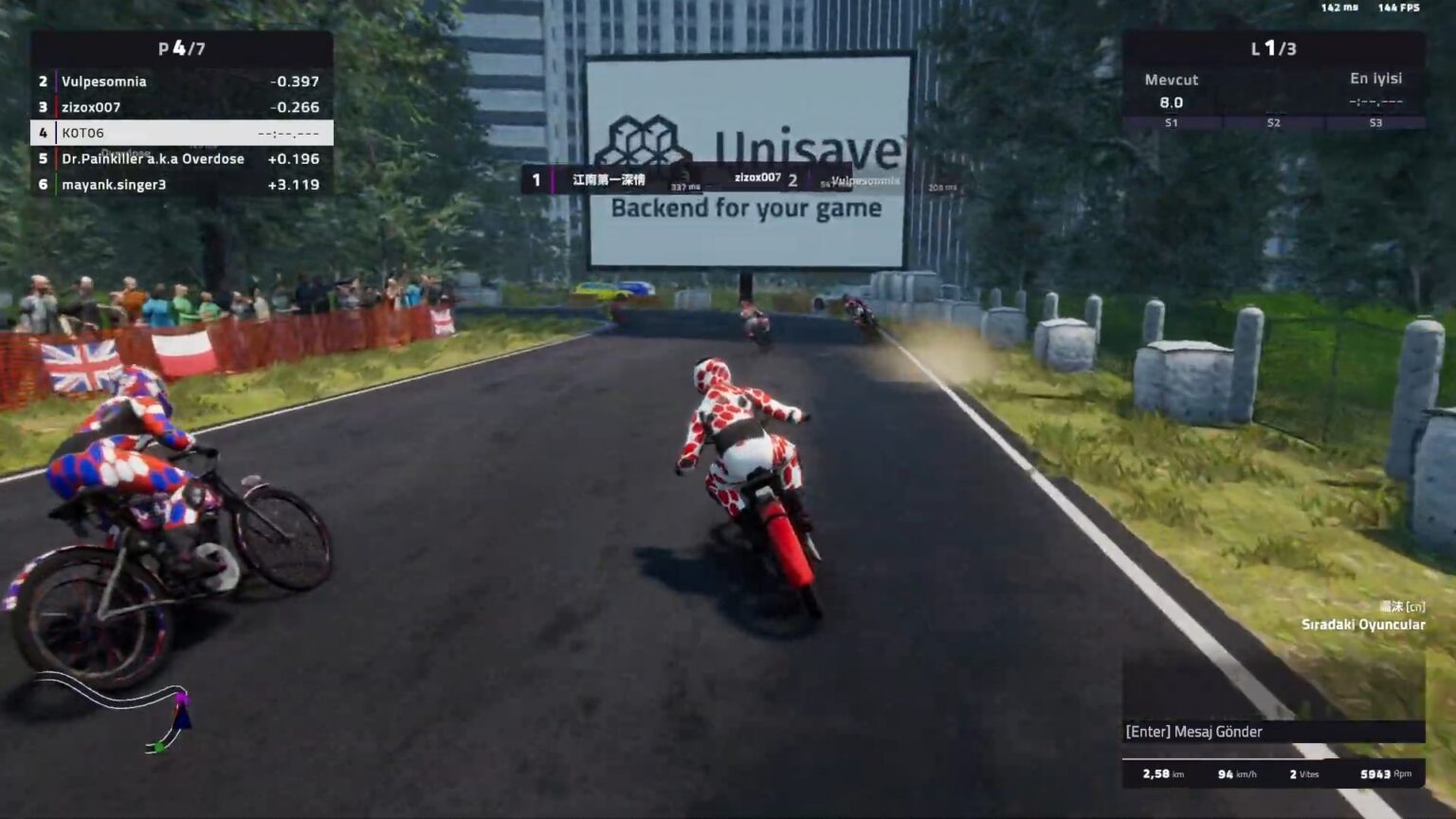Expand the Sıradaki Oyuncular chat panel
Image resolution: width=1456 pixels, height=819 pixels.
(x=1364, y=625)
